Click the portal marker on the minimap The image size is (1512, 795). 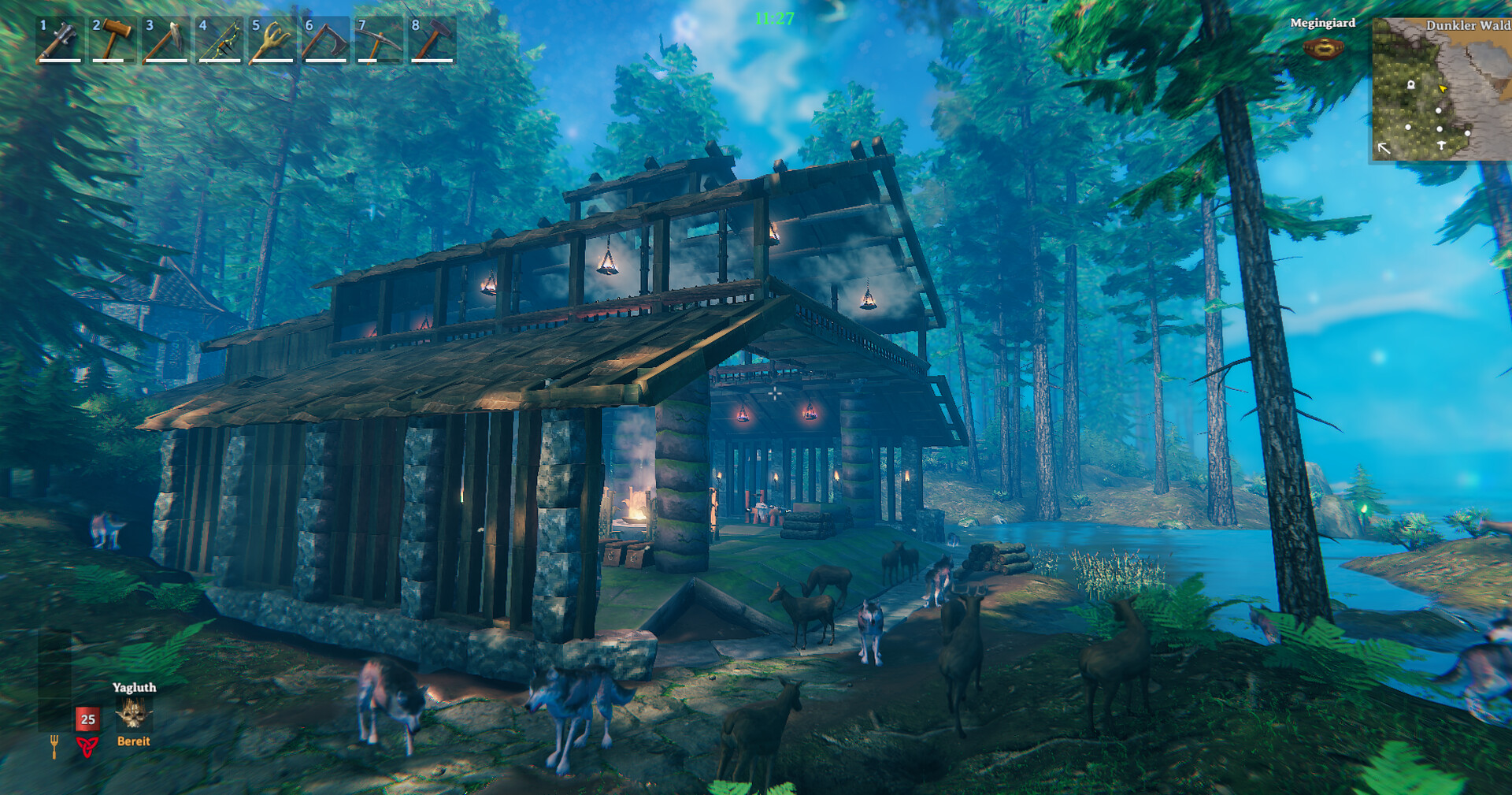pyautogui.click(x=1411, y=84)
